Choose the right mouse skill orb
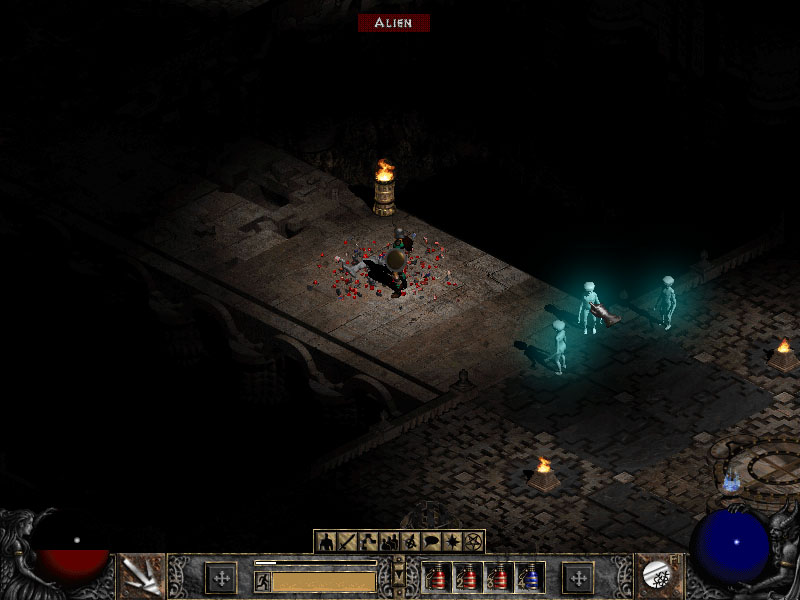The height and width of the screenshot is (600, 800). click(x=657, y=575)
